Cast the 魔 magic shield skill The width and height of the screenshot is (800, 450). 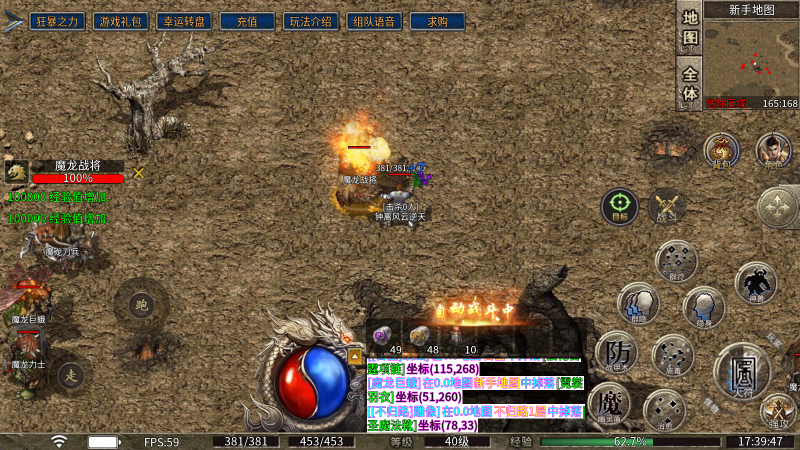(608, 405)
